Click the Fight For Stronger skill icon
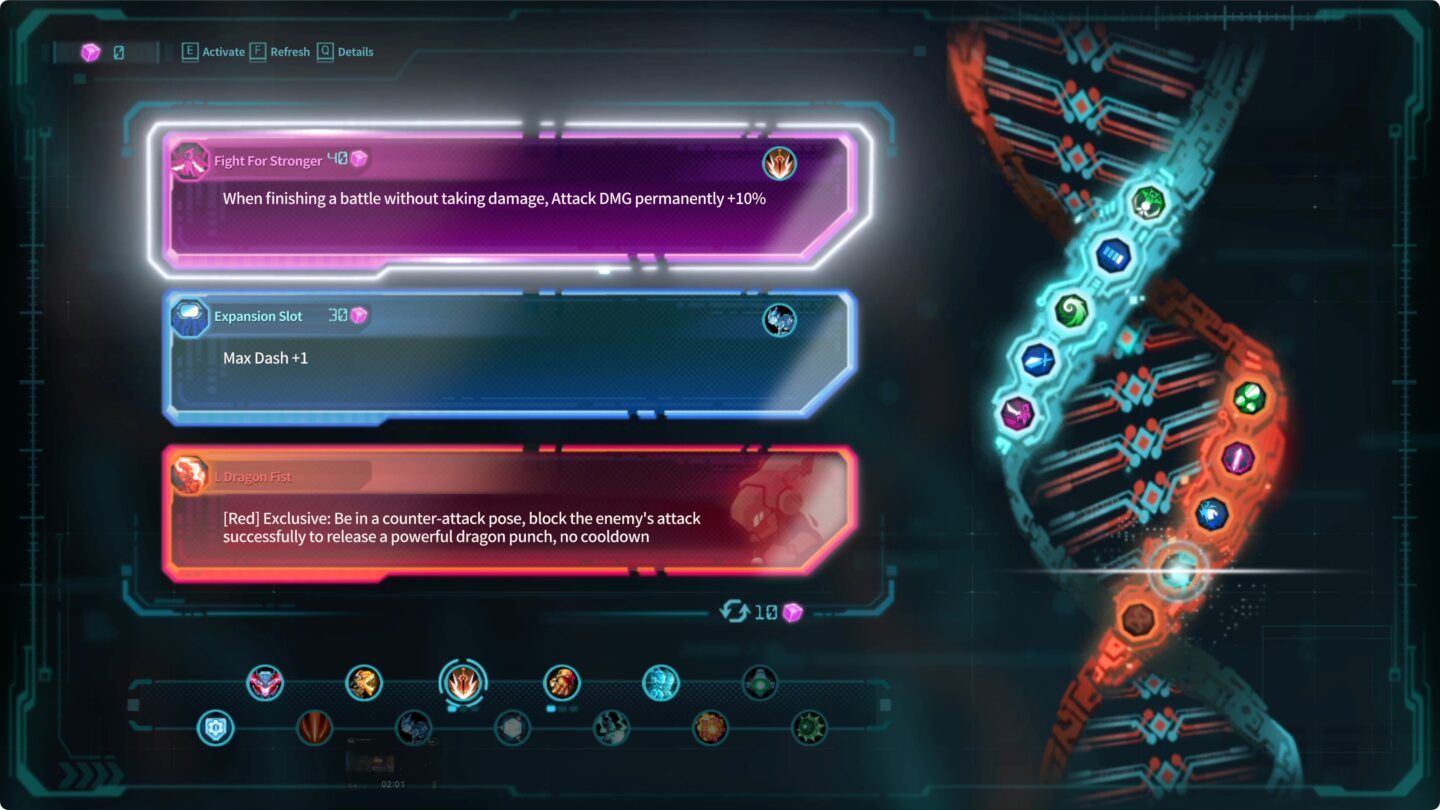Image resolution: width=1440 pixels, height=810 pixels. [x=189, y=160]
